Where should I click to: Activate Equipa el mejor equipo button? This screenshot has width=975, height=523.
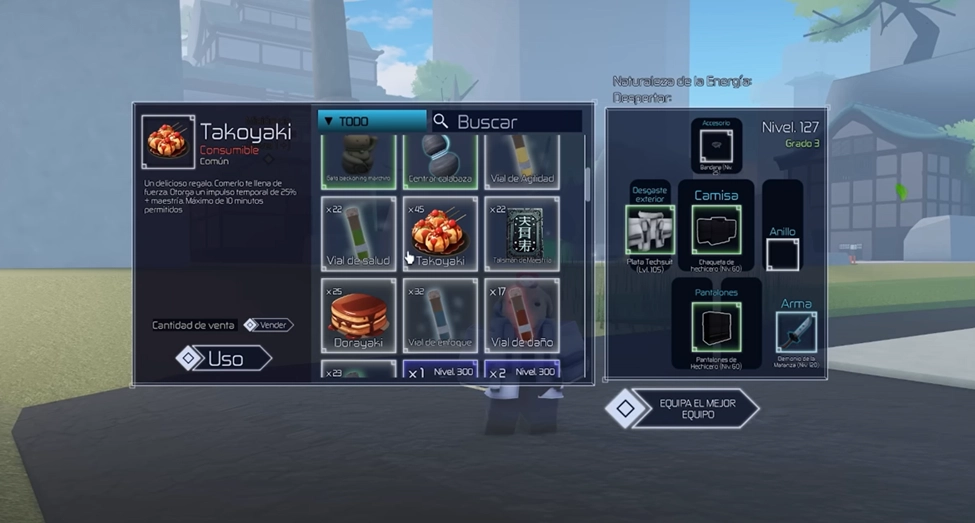[683, 408]
